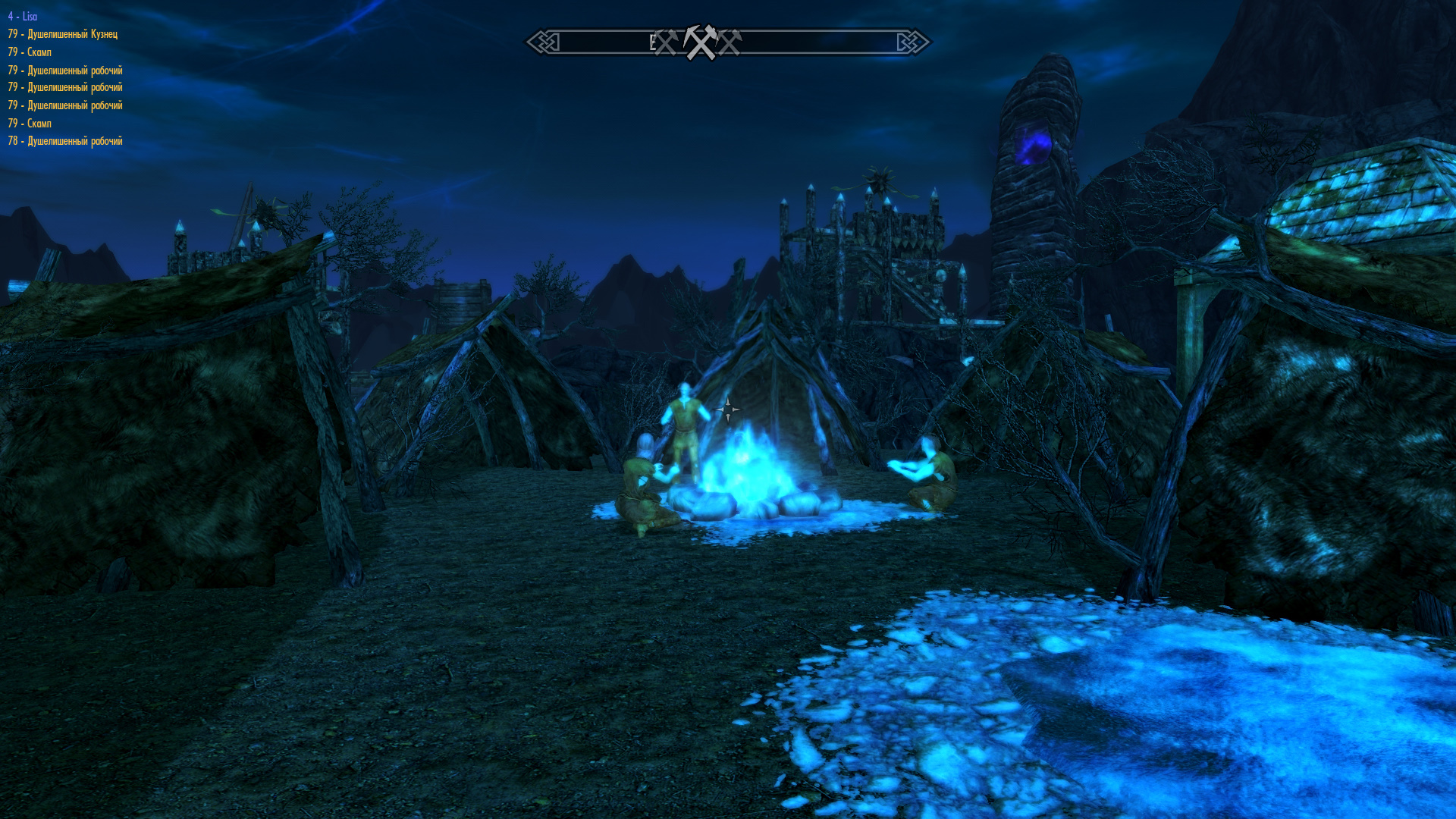
Task: Choose the Душелишенный Кузнец list row
Action: point(63,34)
